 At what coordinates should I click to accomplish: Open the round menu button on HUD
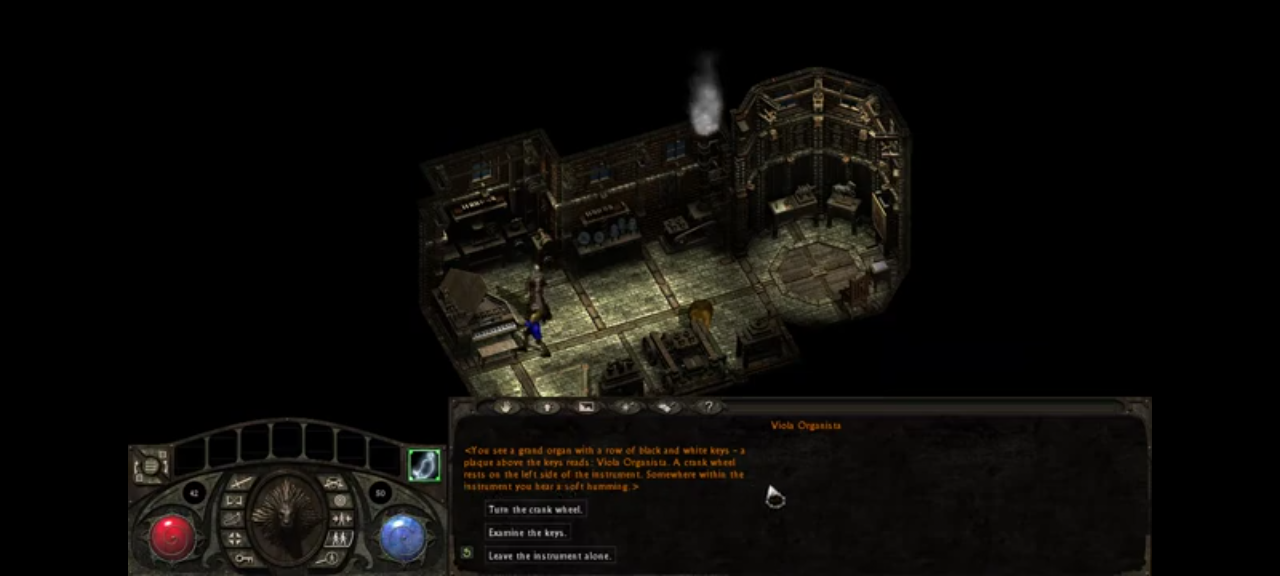click(151, 465)
